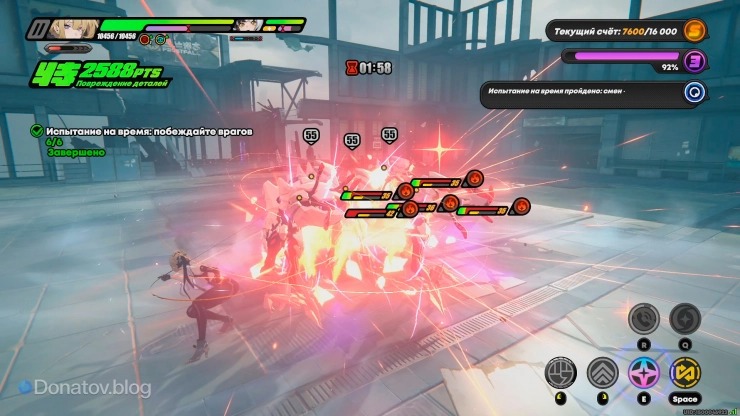This screenshot has width=740, height=416.
Task: Switch to the dark-haired teammate portrait
Action: 249,25
